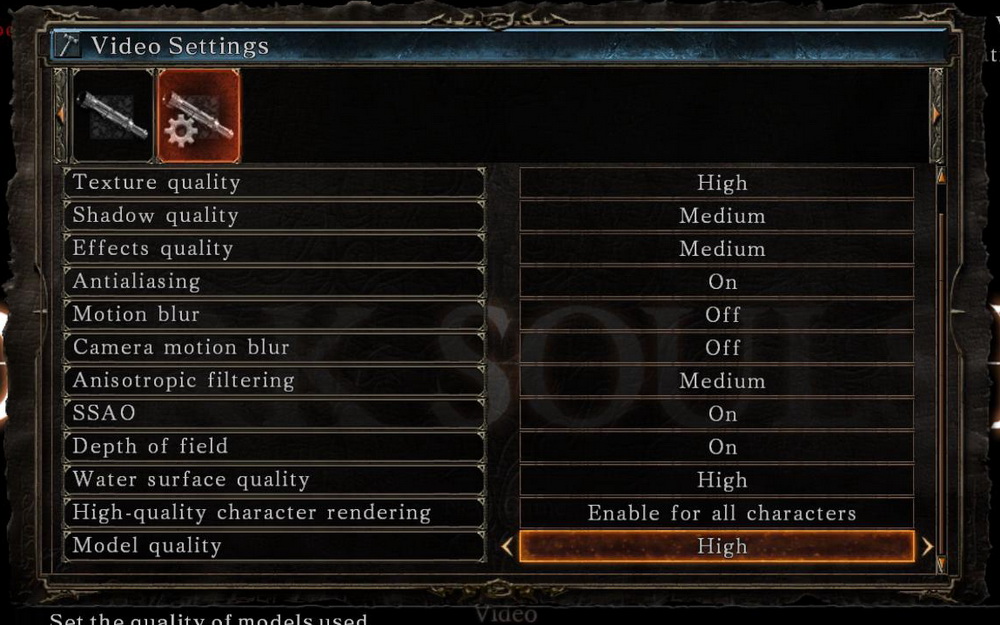Click the Antialiasing setting row

coord(274,282)
